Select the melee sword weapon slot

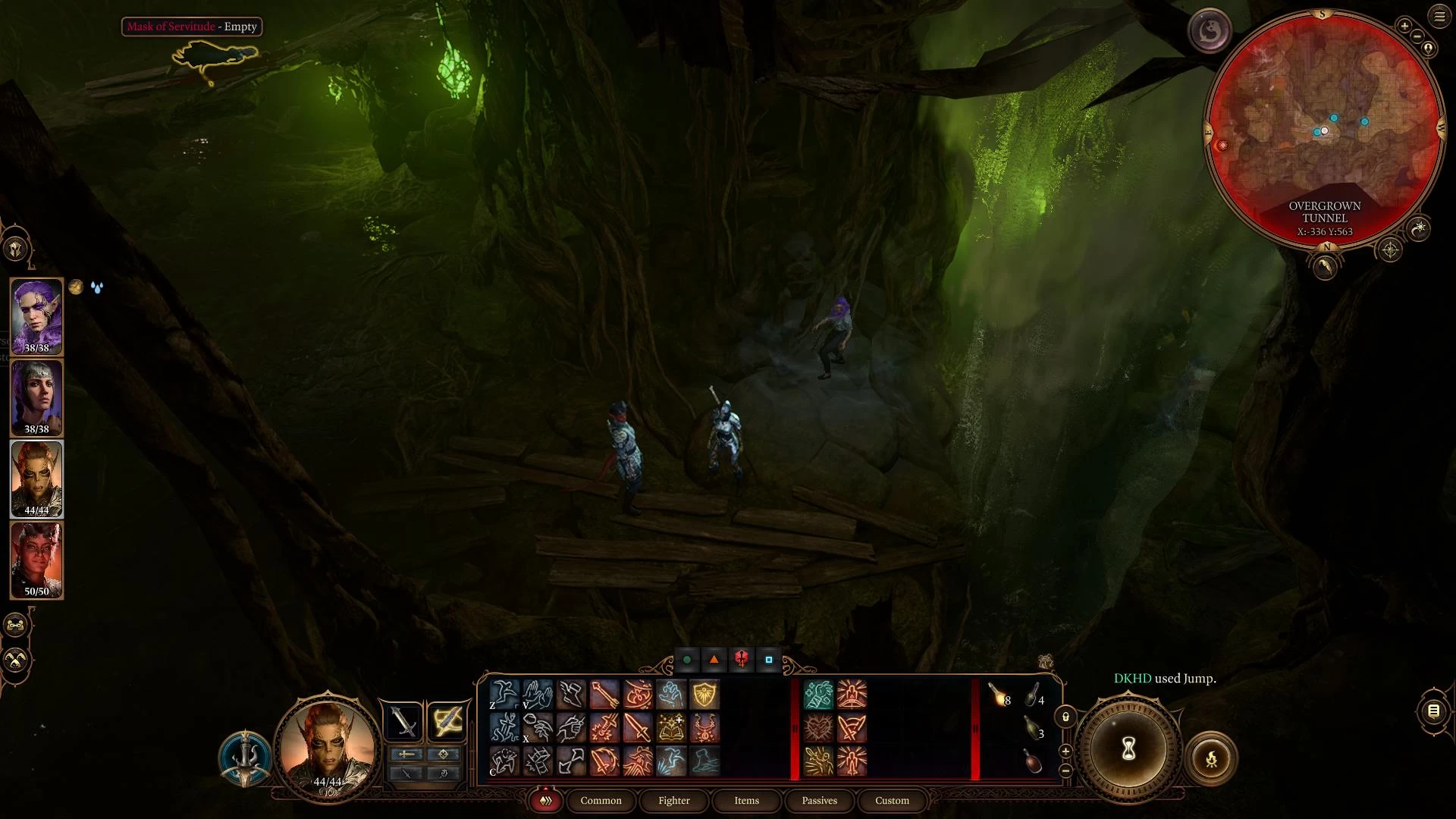coord(403,720)
